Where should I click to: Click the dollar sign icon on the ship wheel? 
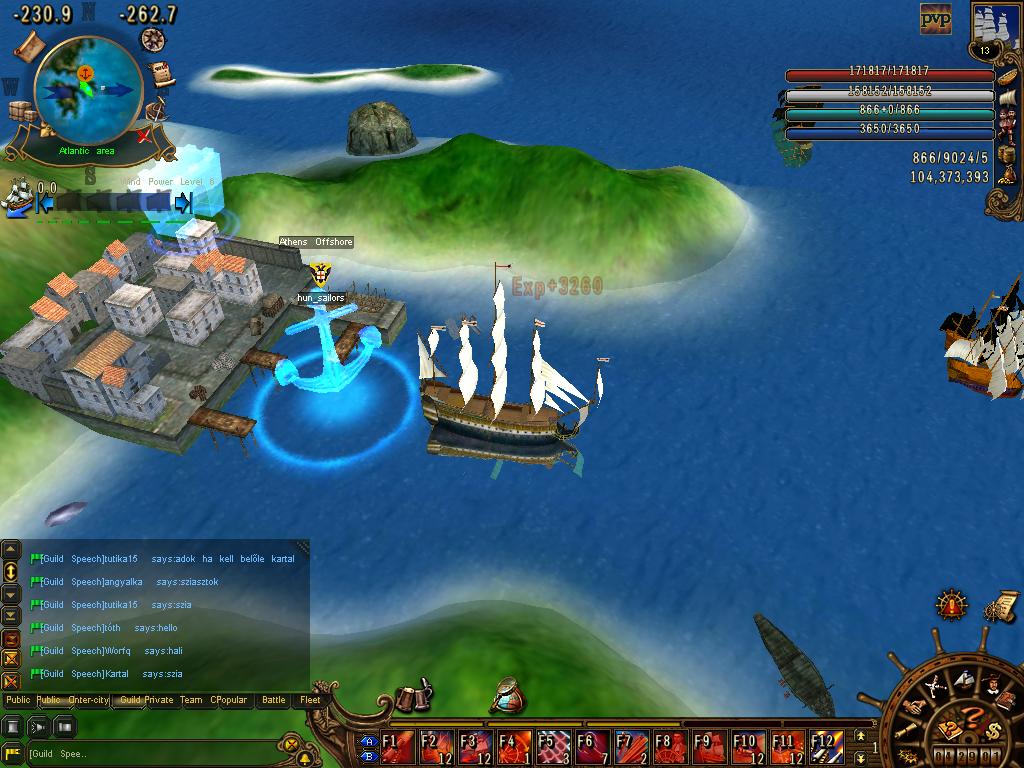pos(993,730)
